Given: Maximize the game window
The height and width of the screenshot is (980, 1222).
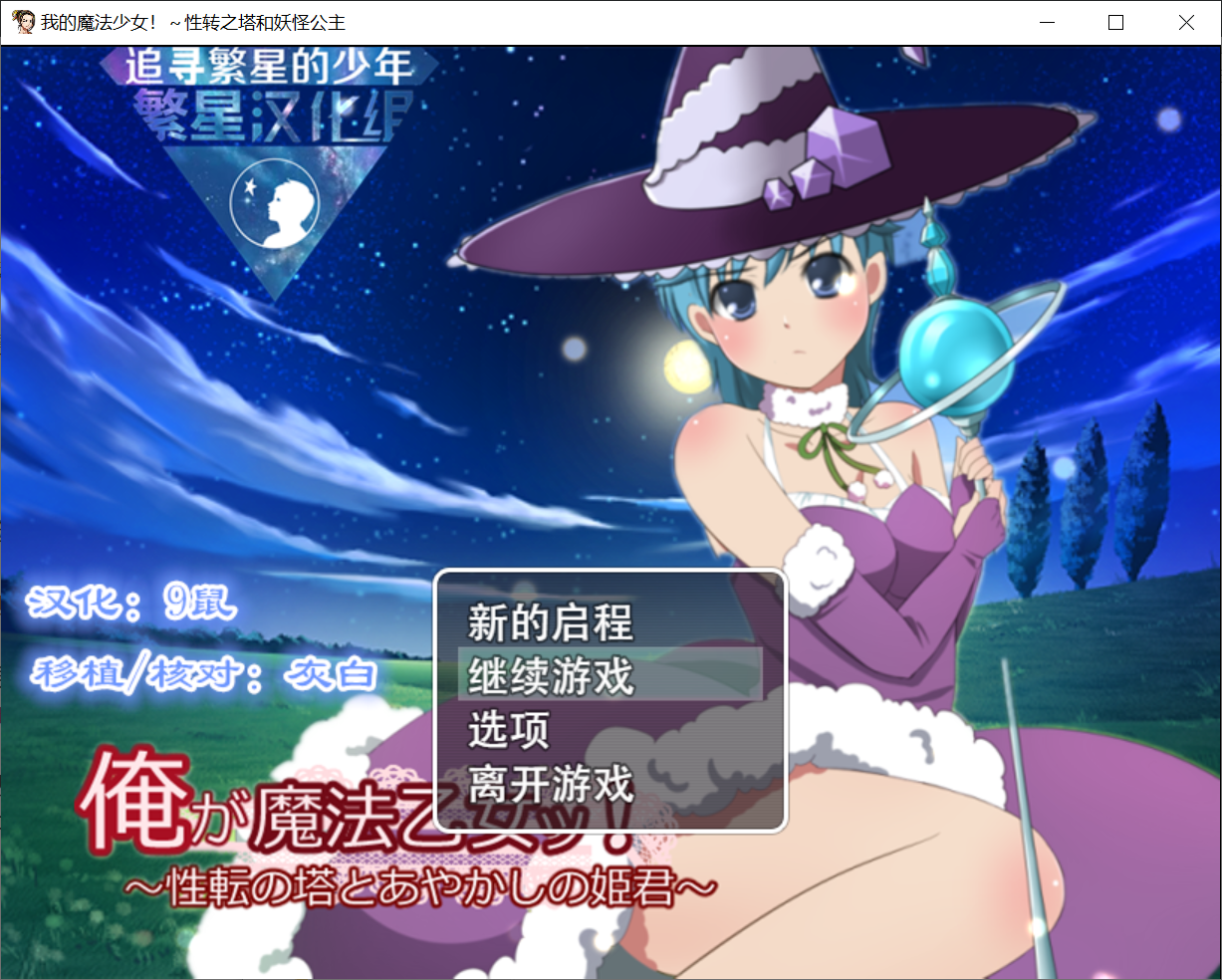Looking at the screenshot, I should tap(1115, 22).
